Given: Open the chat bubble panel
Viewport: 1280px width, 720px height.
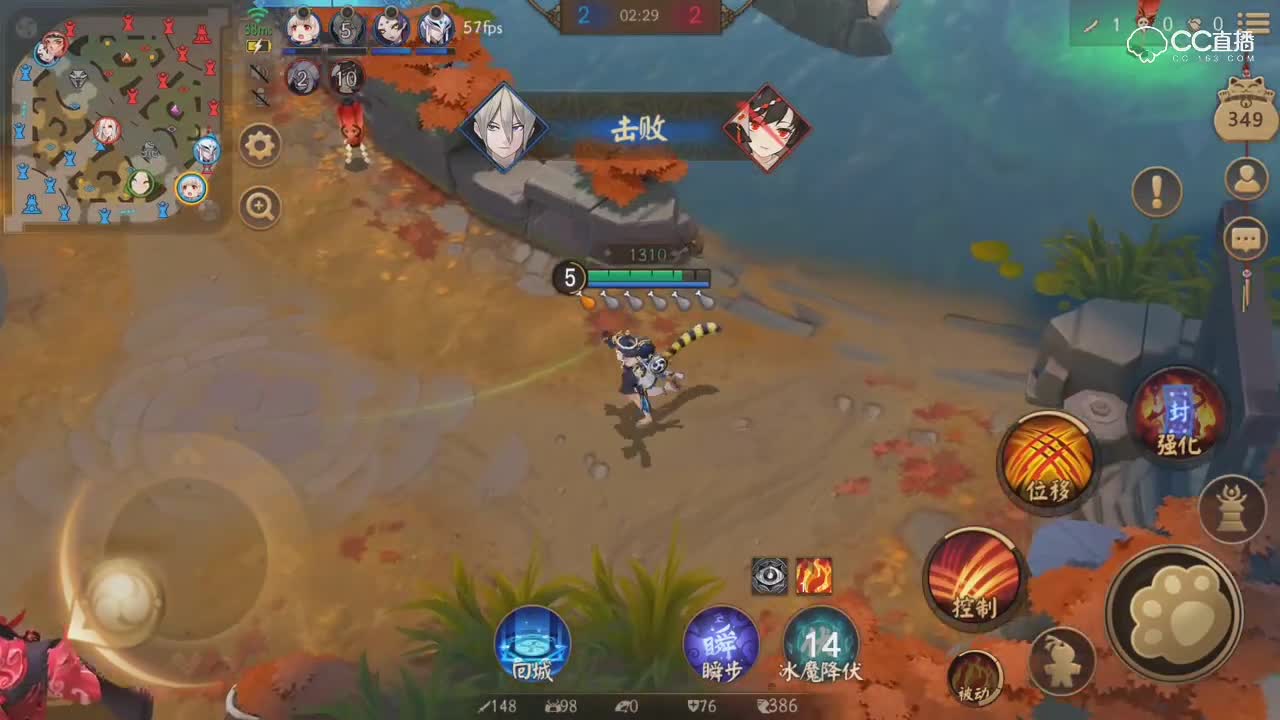Looking at the screenshot, I should 1245,238.
